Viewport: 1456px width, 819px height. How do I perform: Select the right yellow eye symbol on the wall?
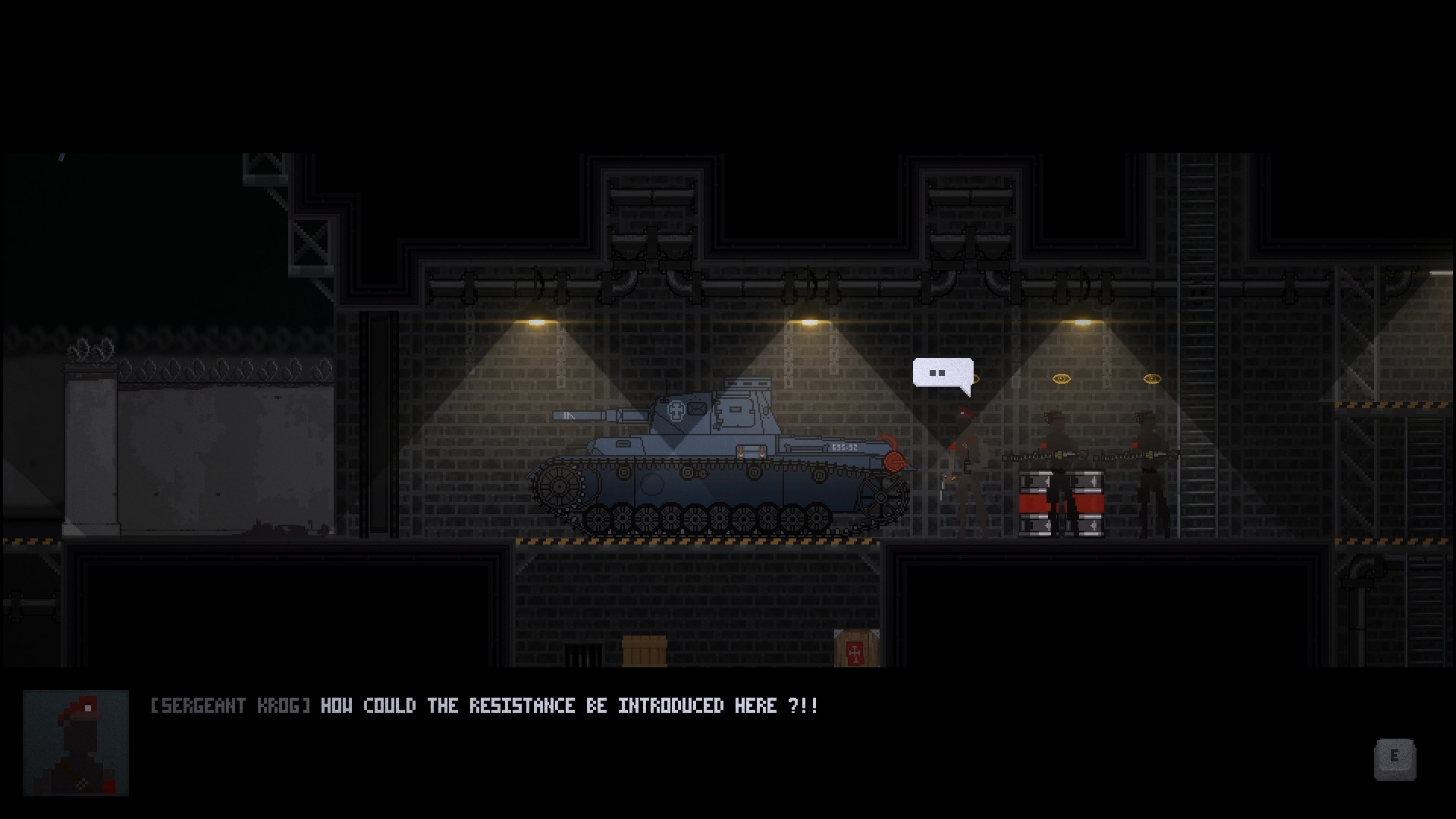tap(1147, 378)
